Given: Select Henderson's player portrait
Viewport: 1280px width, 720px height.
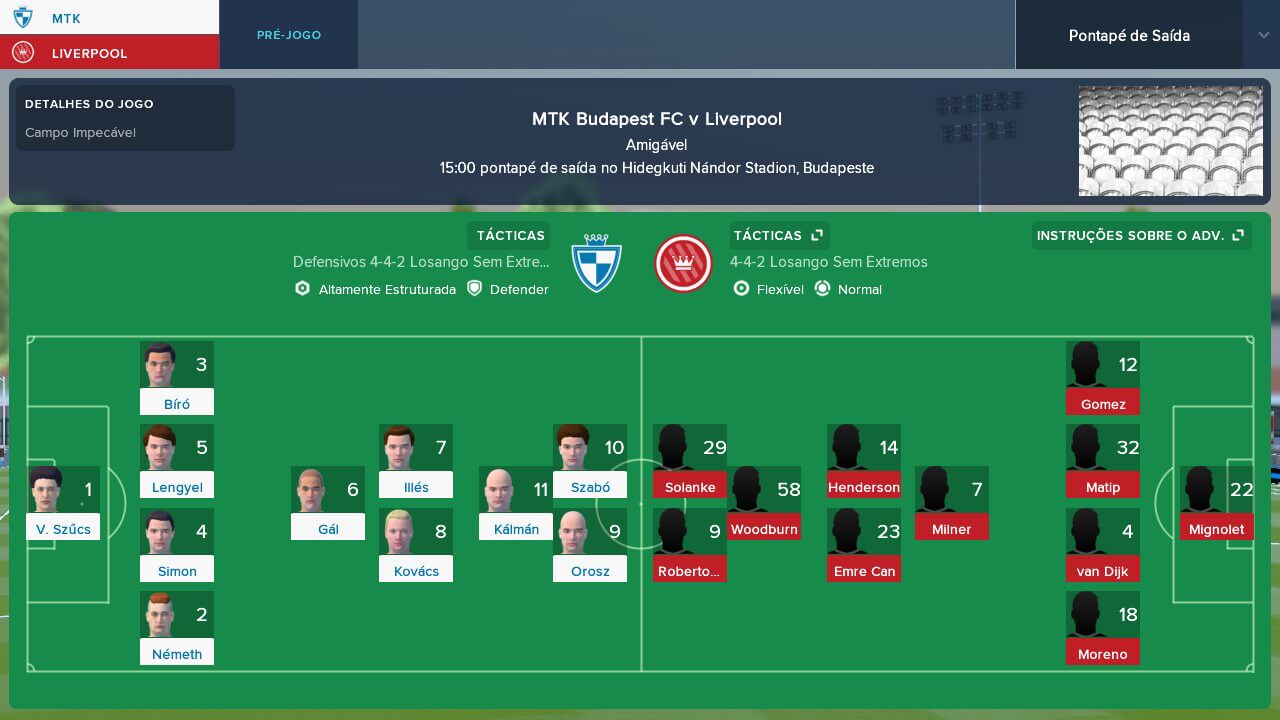Looking at the screenshot, I should point(847,448).
